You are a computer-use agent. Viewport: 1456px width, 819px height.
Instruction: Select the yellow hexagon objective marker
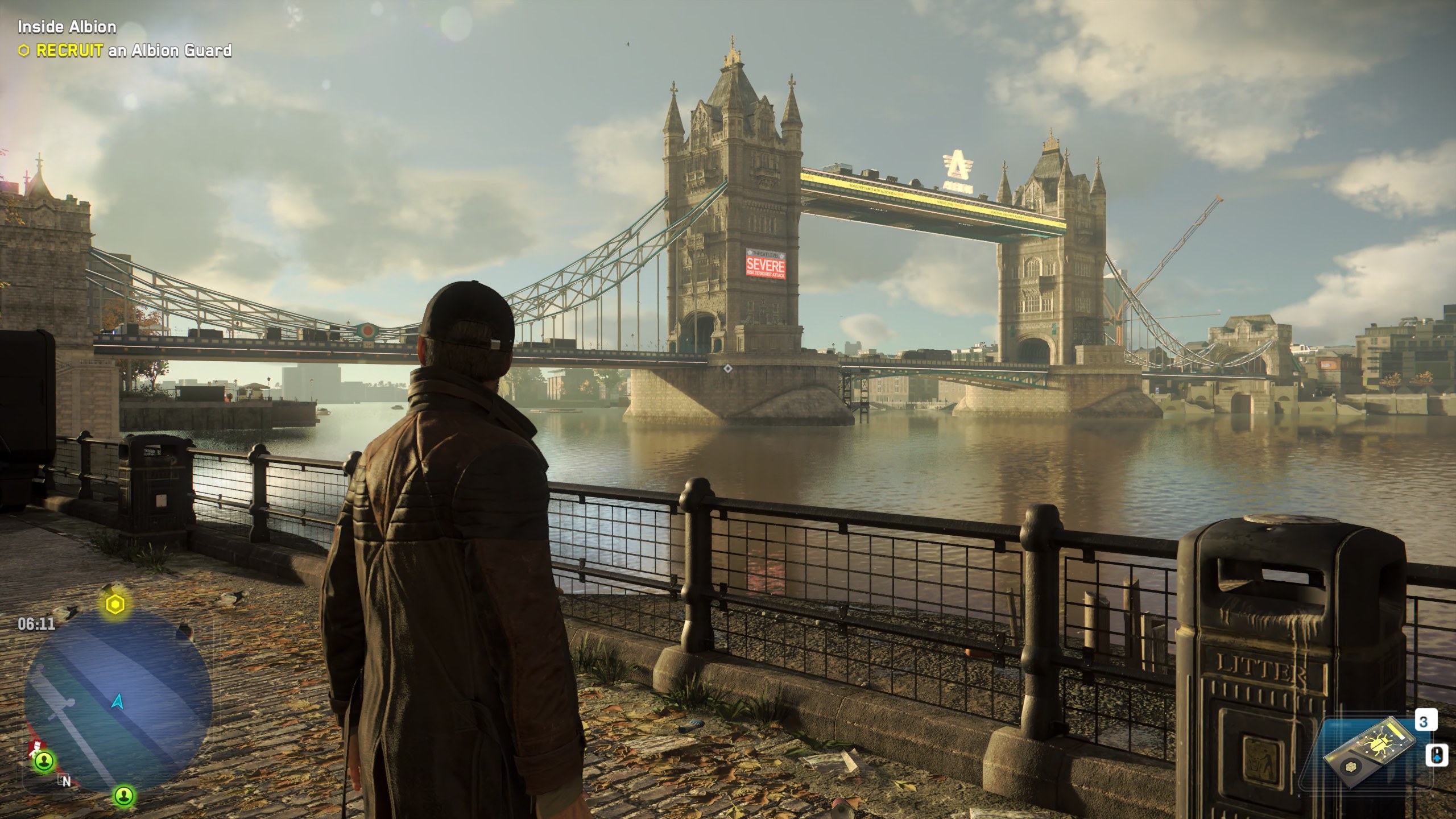115,606
